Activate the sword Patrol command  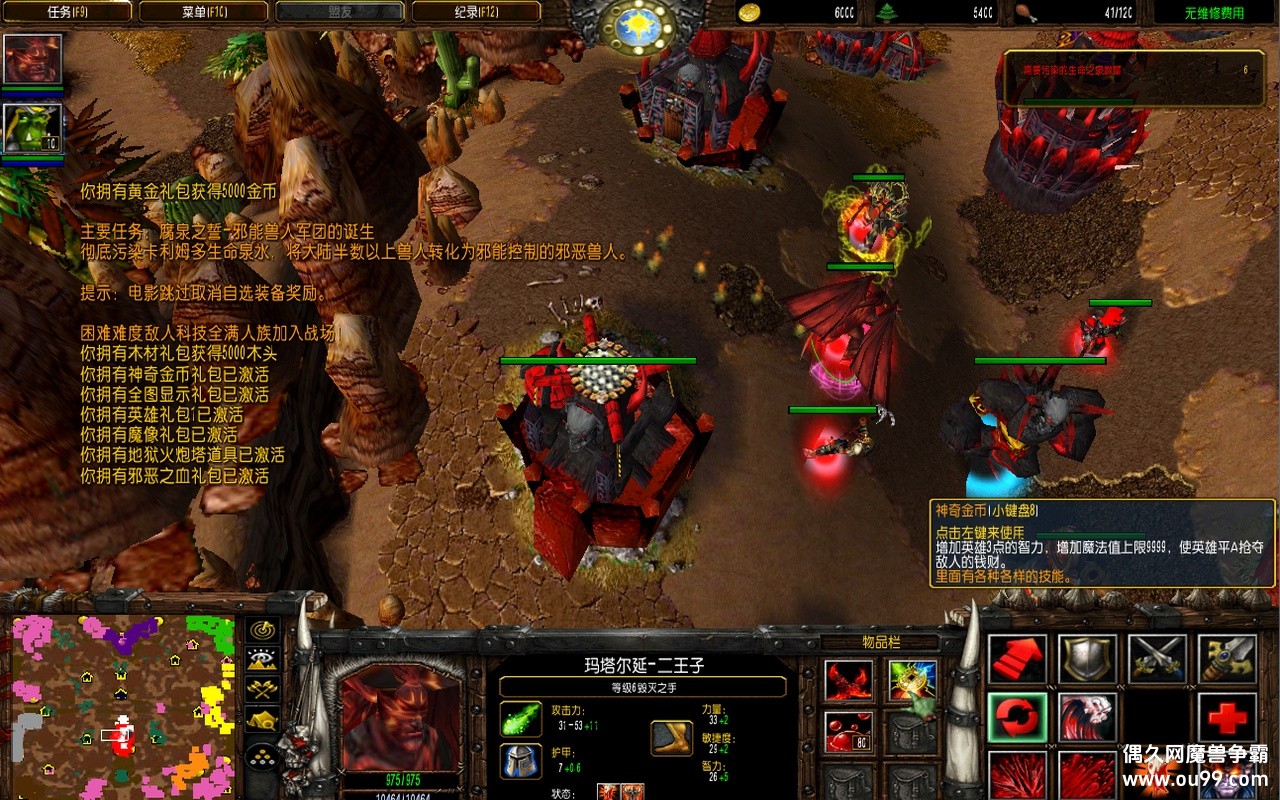pyautogui.click(x=1227, y=660)
